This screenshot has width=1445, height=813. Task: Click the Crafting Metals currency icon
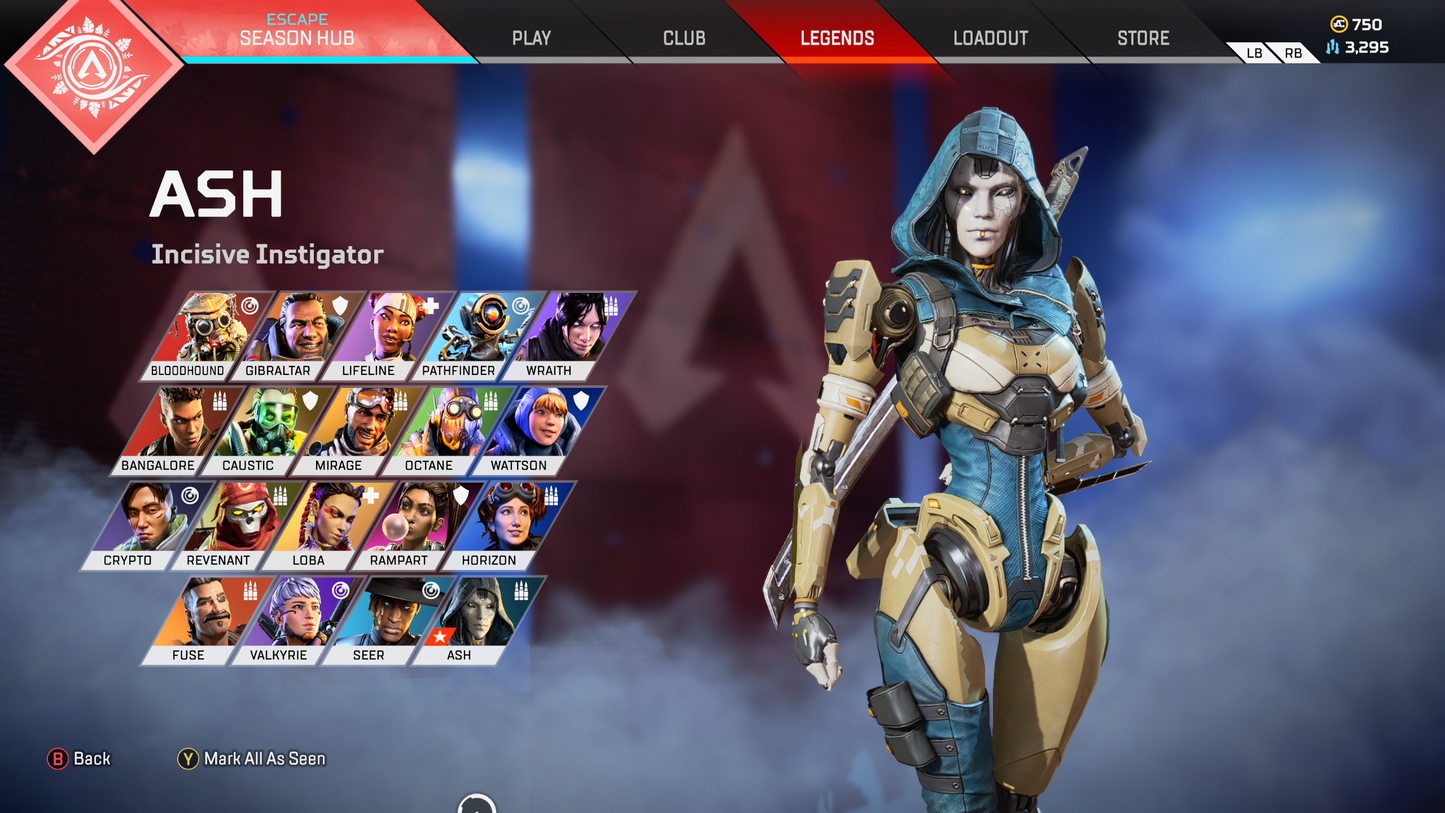click(x=1330, y=45)
